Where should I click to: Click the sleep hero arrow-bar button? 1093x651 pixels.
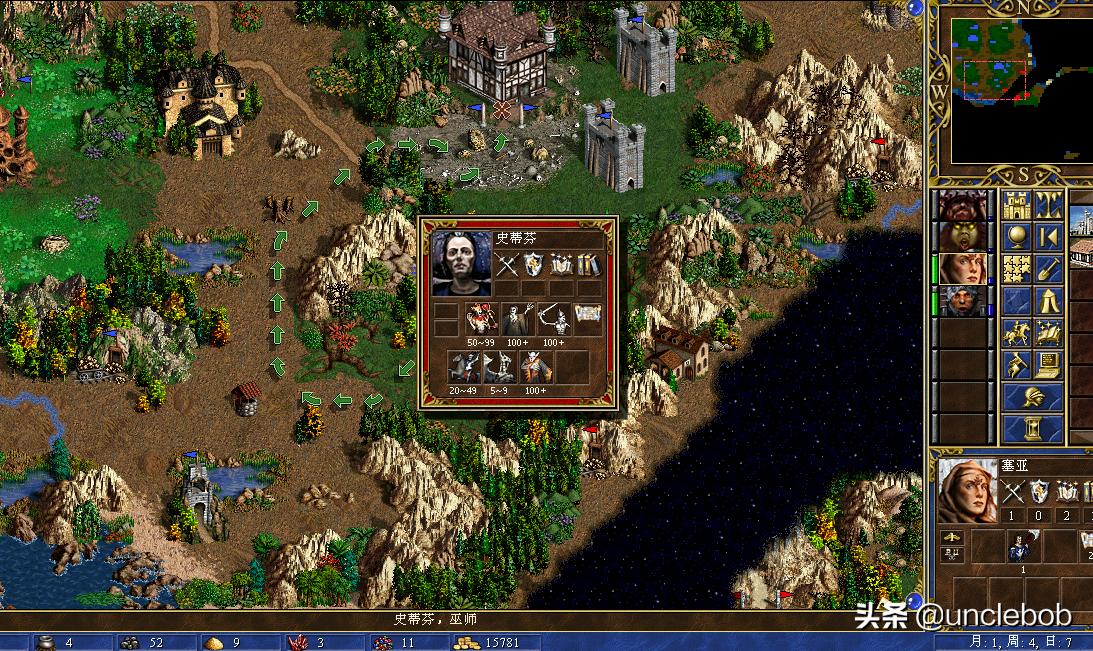[x=1048, y=238]
